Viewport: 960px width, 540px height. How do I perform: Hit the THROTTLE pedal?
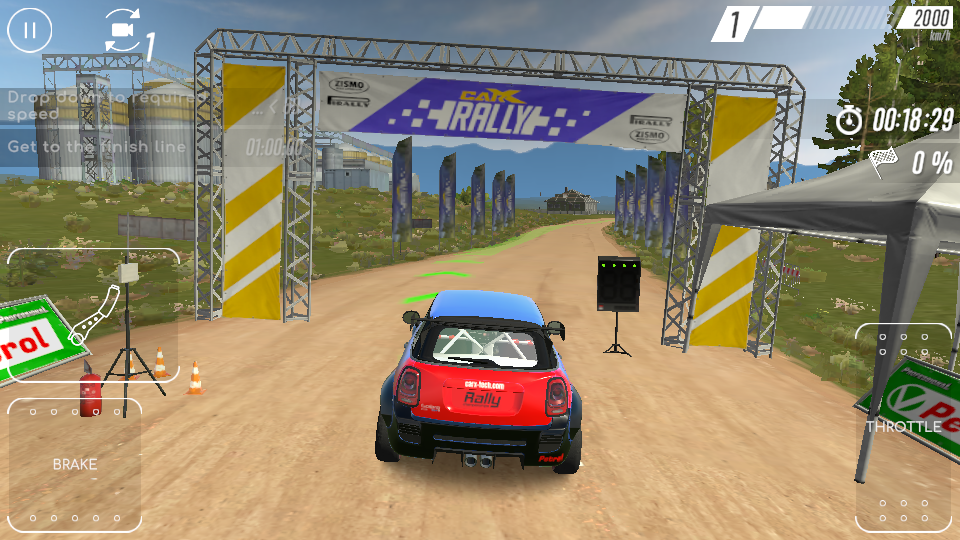tap(903, 427)
